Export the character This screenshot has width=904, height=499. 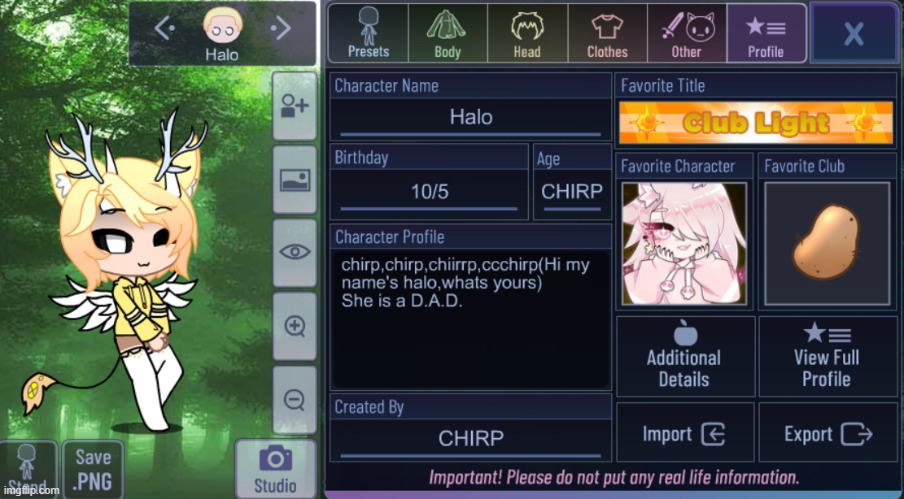pos(826,434)
